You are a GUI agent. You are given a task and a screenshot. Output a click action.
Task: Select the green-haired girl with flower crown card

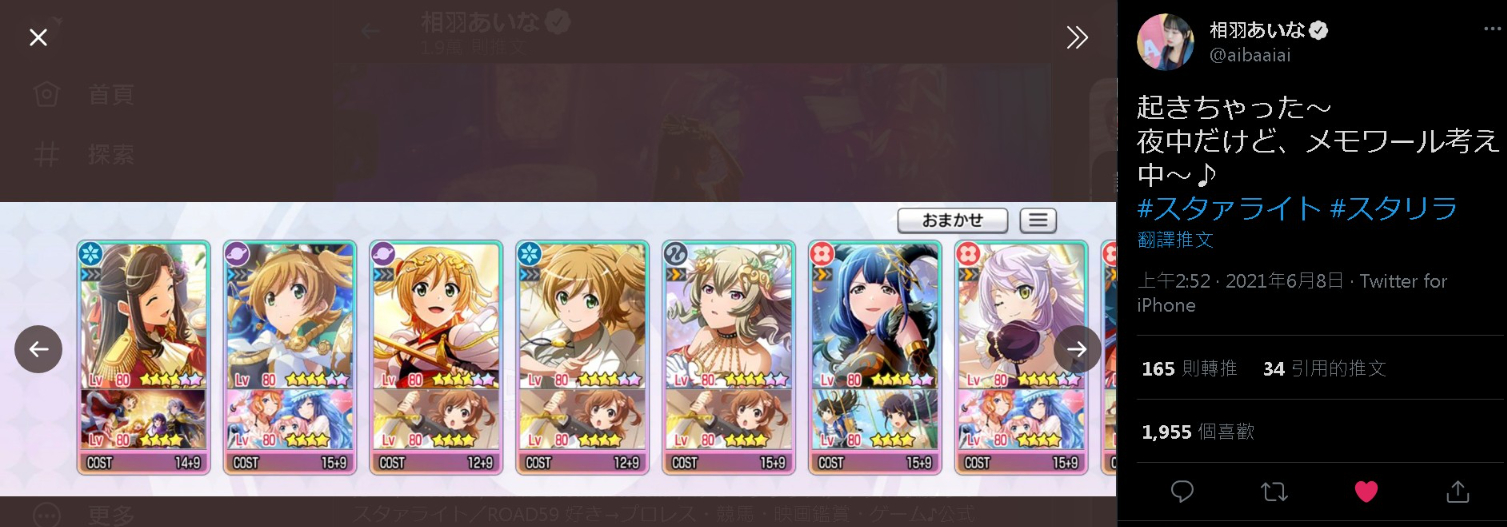728,357
